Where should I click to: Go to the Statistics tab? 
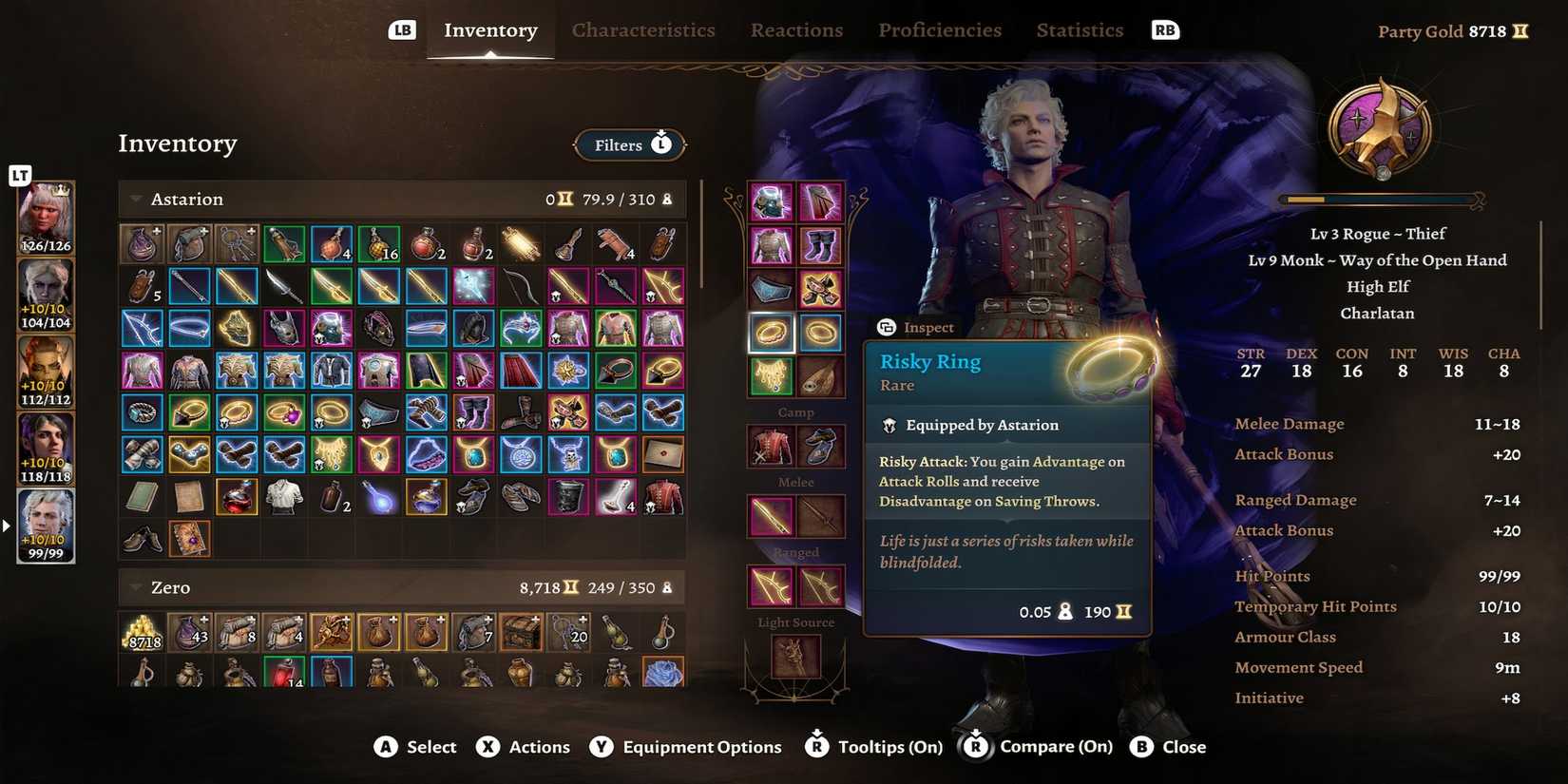[x=1080, y=30]
